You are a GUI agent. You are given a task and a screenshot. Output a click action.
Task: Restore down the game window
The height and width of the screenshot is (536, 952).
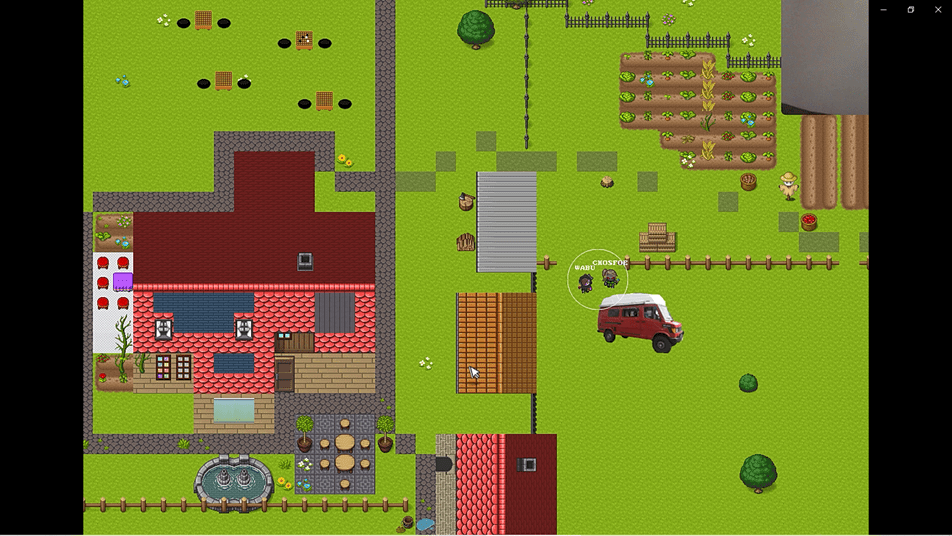click(911, 10)
